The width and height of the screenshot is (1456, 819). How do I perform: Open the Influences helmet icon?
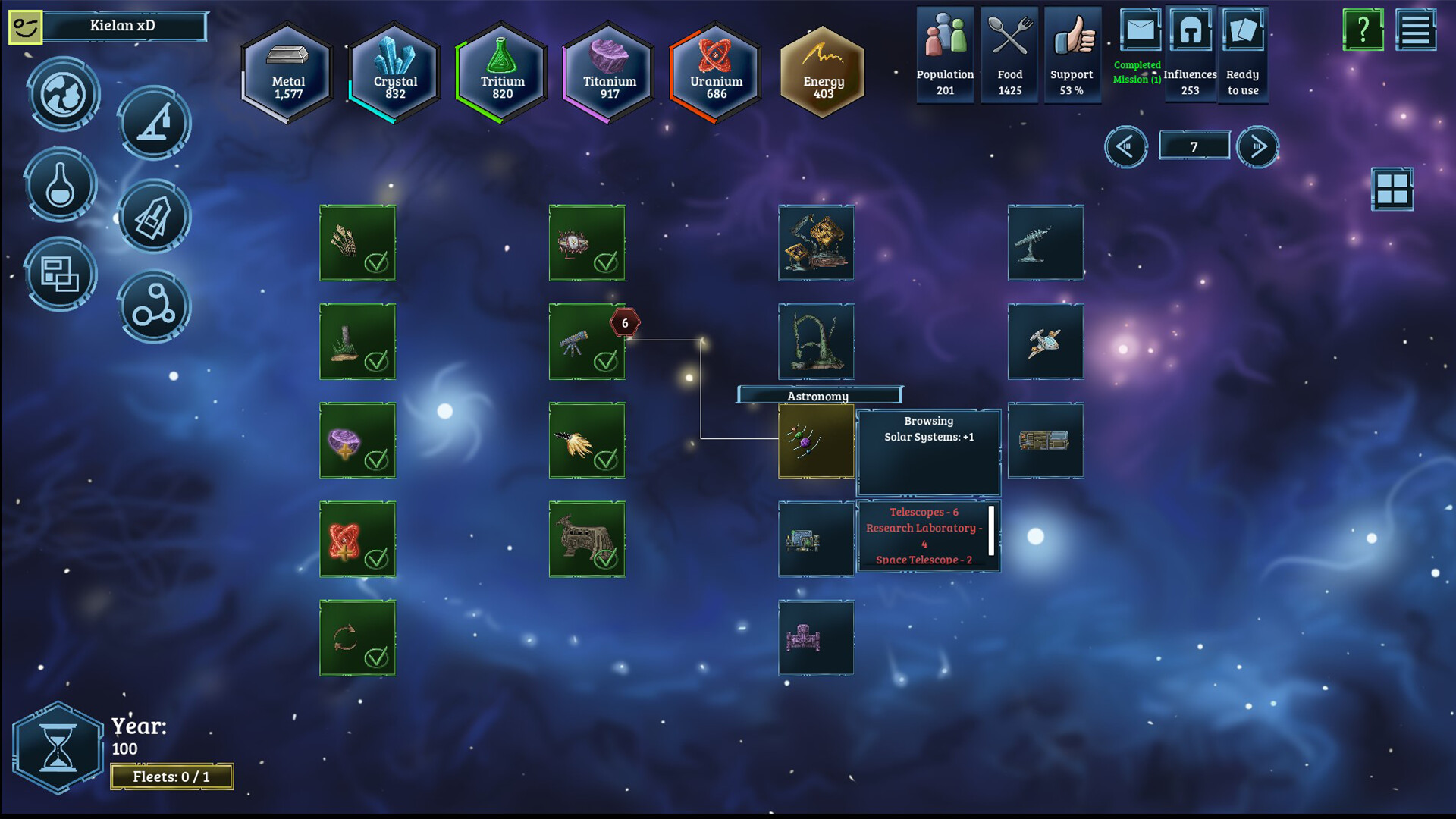[1191, 30]
